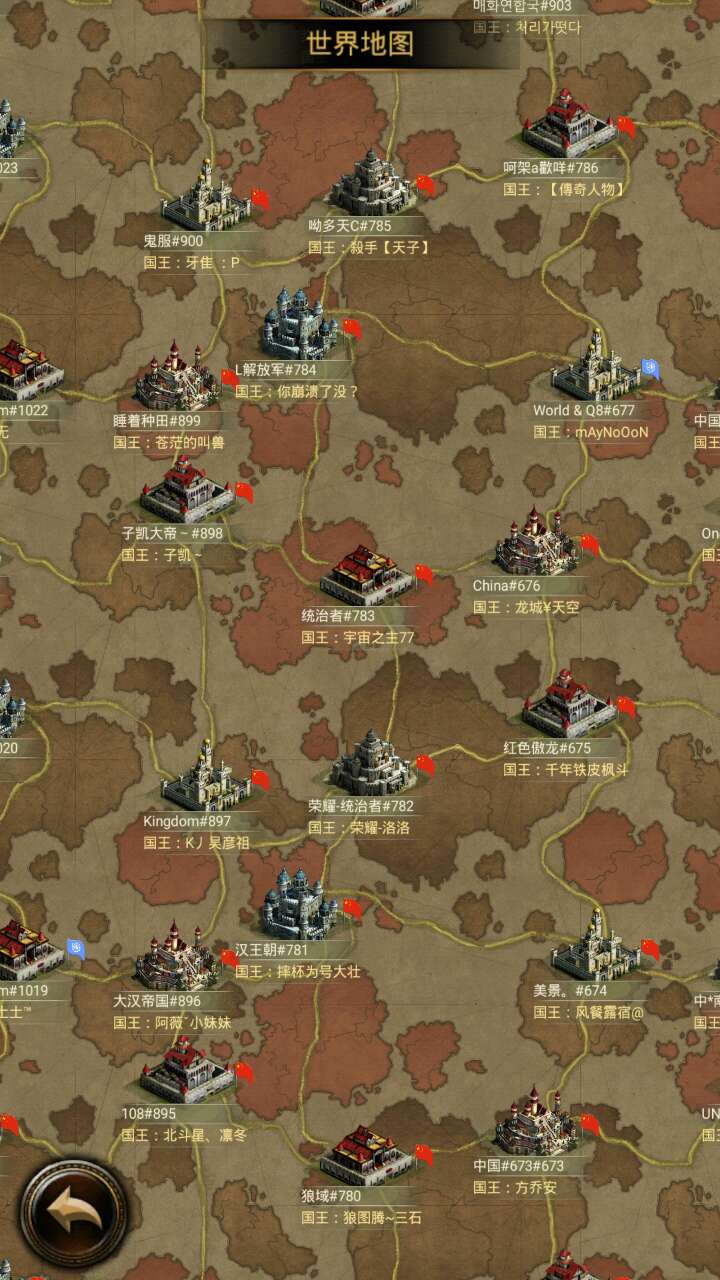Open the Kingdom#897 castle
Screen dimensions: 720x1280
[205, 776]
